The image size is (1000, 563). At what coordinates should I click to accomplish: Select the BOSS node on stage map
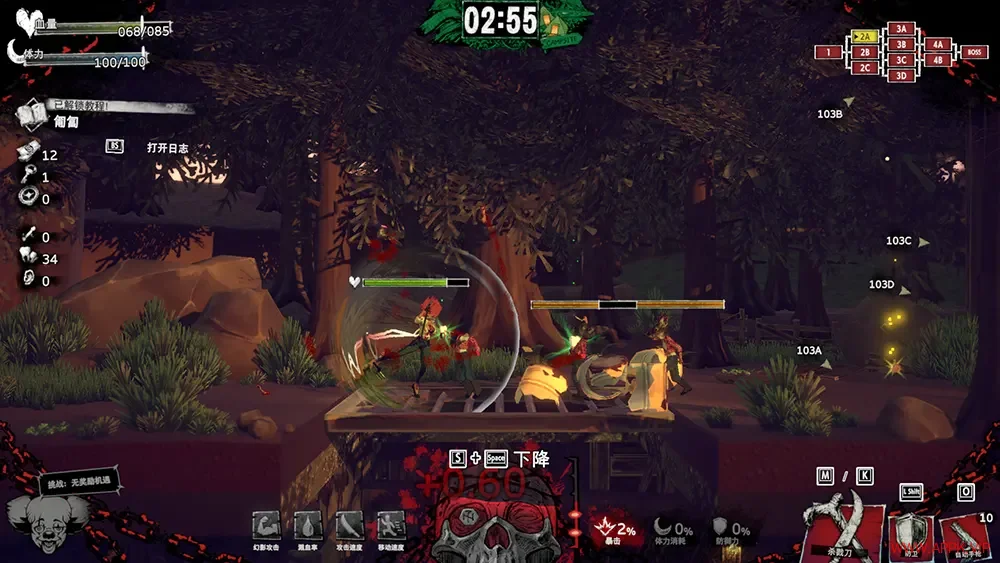click(973, 52)
